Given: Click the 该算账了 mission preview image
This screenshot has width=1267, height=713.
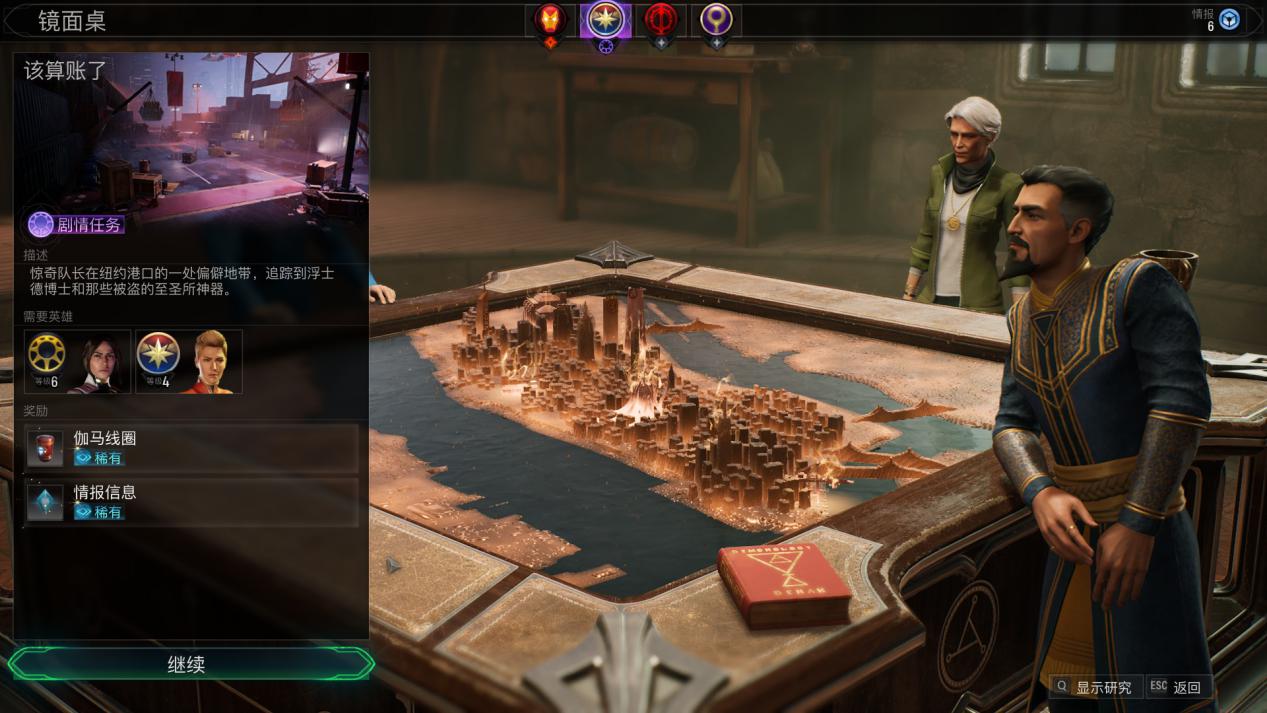Looking at the screenshot, I should coord(191,137).
